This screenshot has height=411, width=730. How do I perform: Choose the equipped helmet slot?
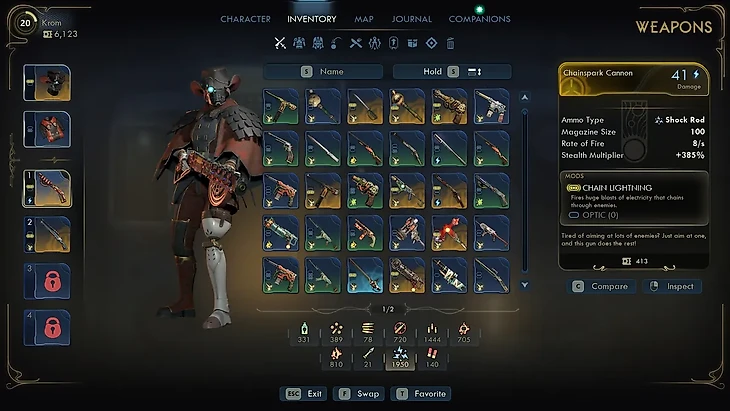pyautogui.click(x=47, y=83)
